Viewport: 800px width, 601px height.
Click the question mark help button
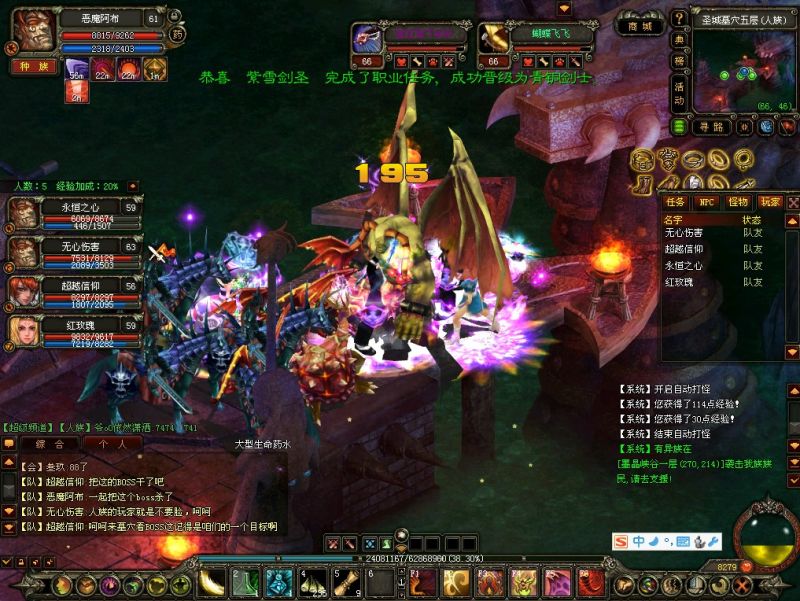679,17
